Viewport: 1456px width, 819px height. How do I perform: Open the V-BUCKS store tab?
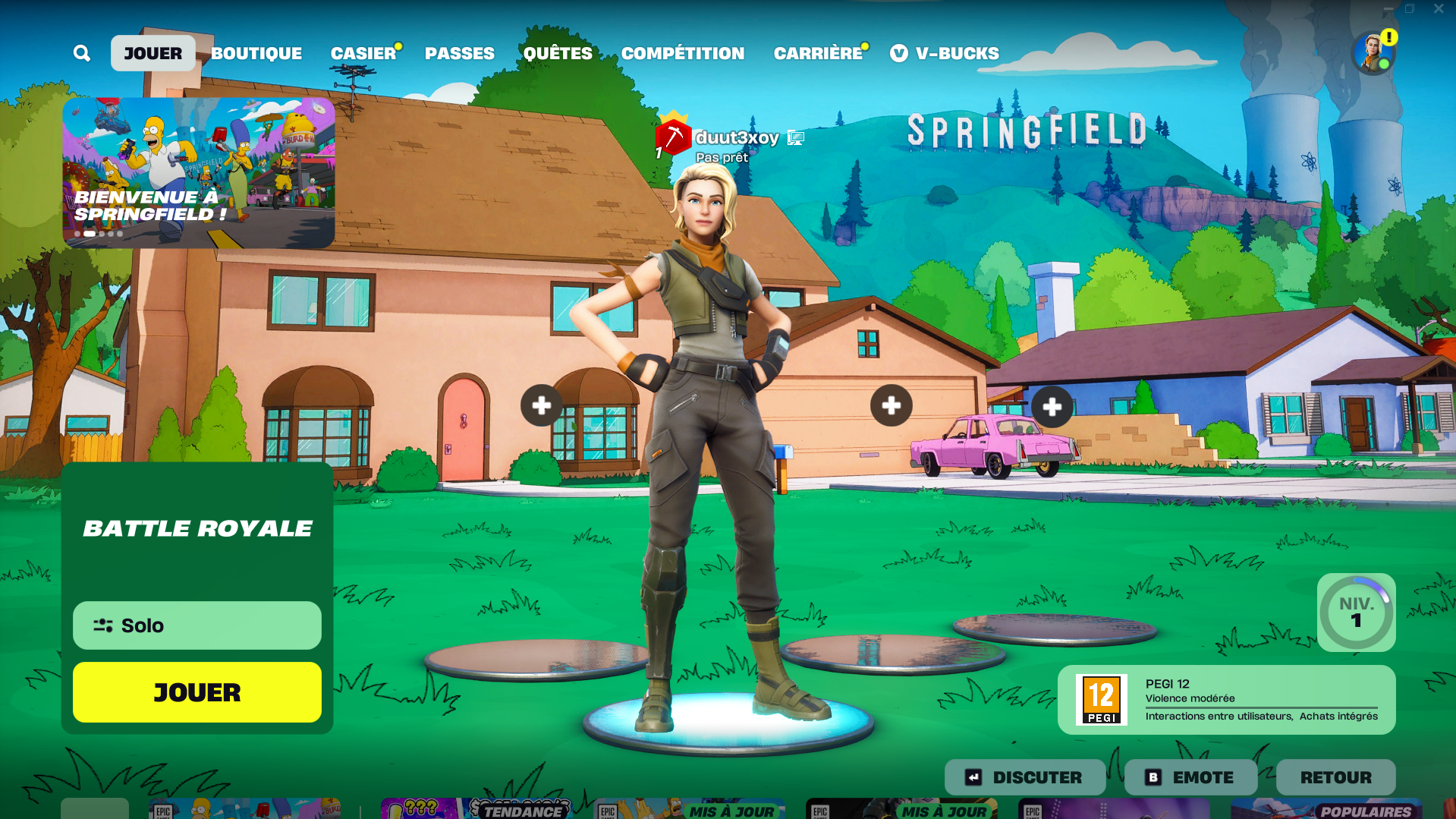[x=945, y=53]
